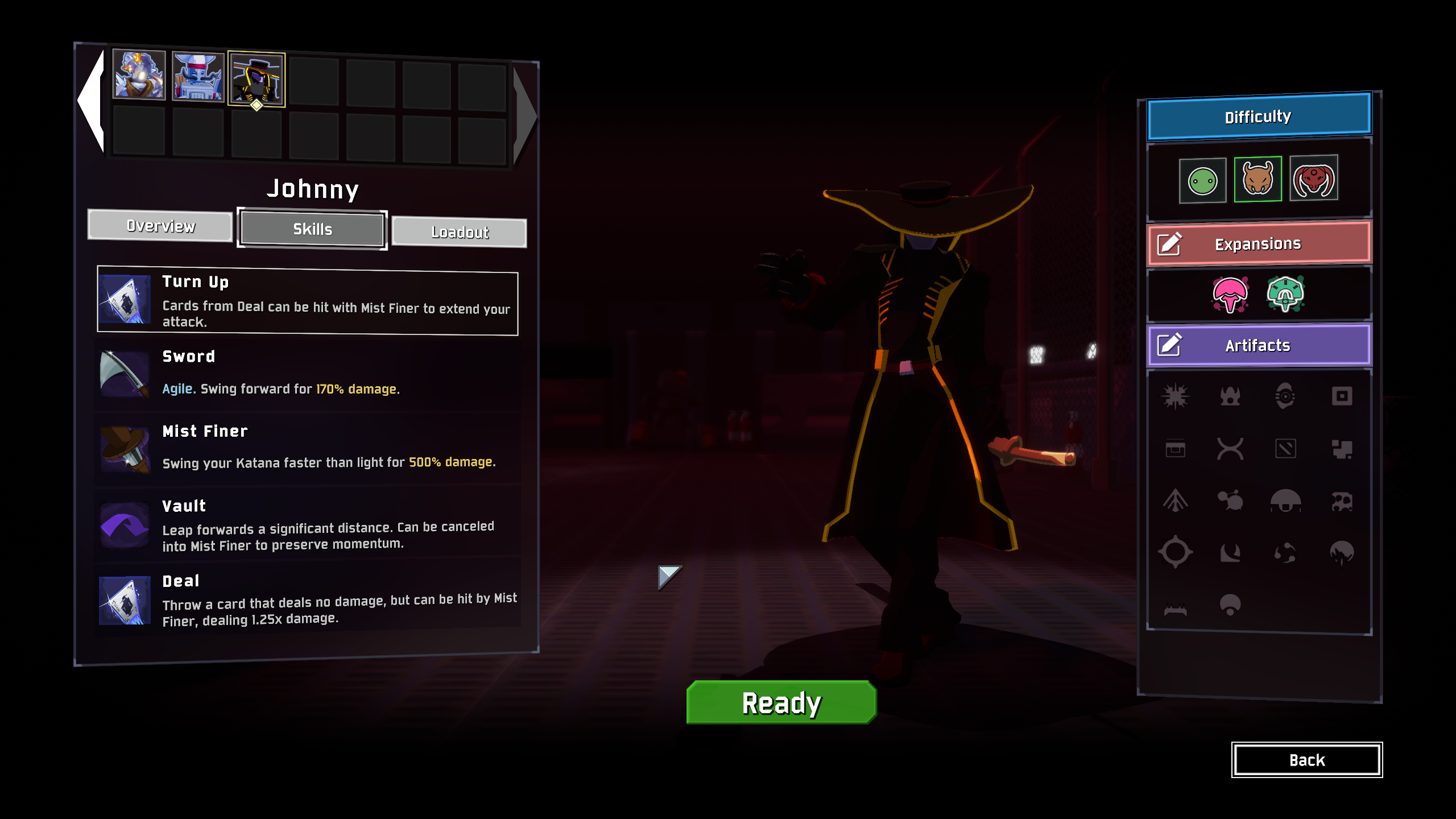1456x819 pixels.
Task: Pick the Johnny survivor portrait
Action: (257, 79)
